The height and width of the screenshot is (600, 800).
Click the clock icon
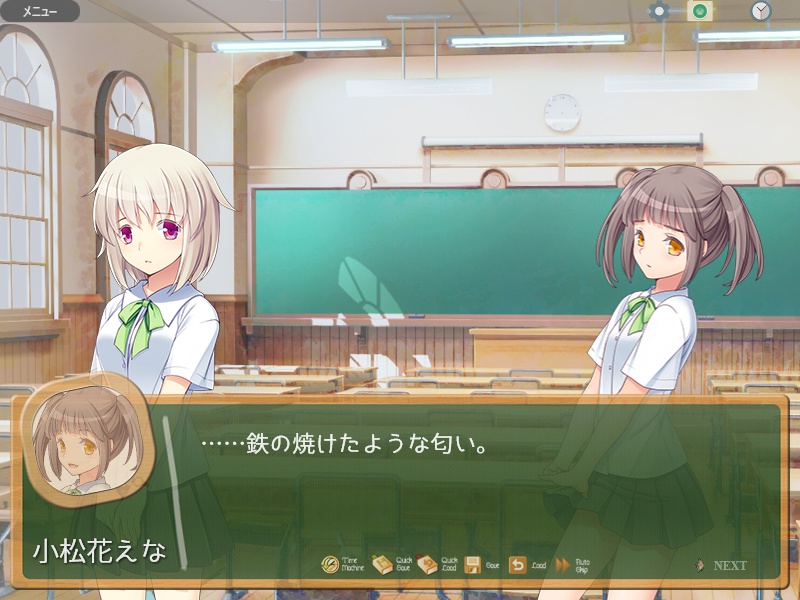pos(761,12)
